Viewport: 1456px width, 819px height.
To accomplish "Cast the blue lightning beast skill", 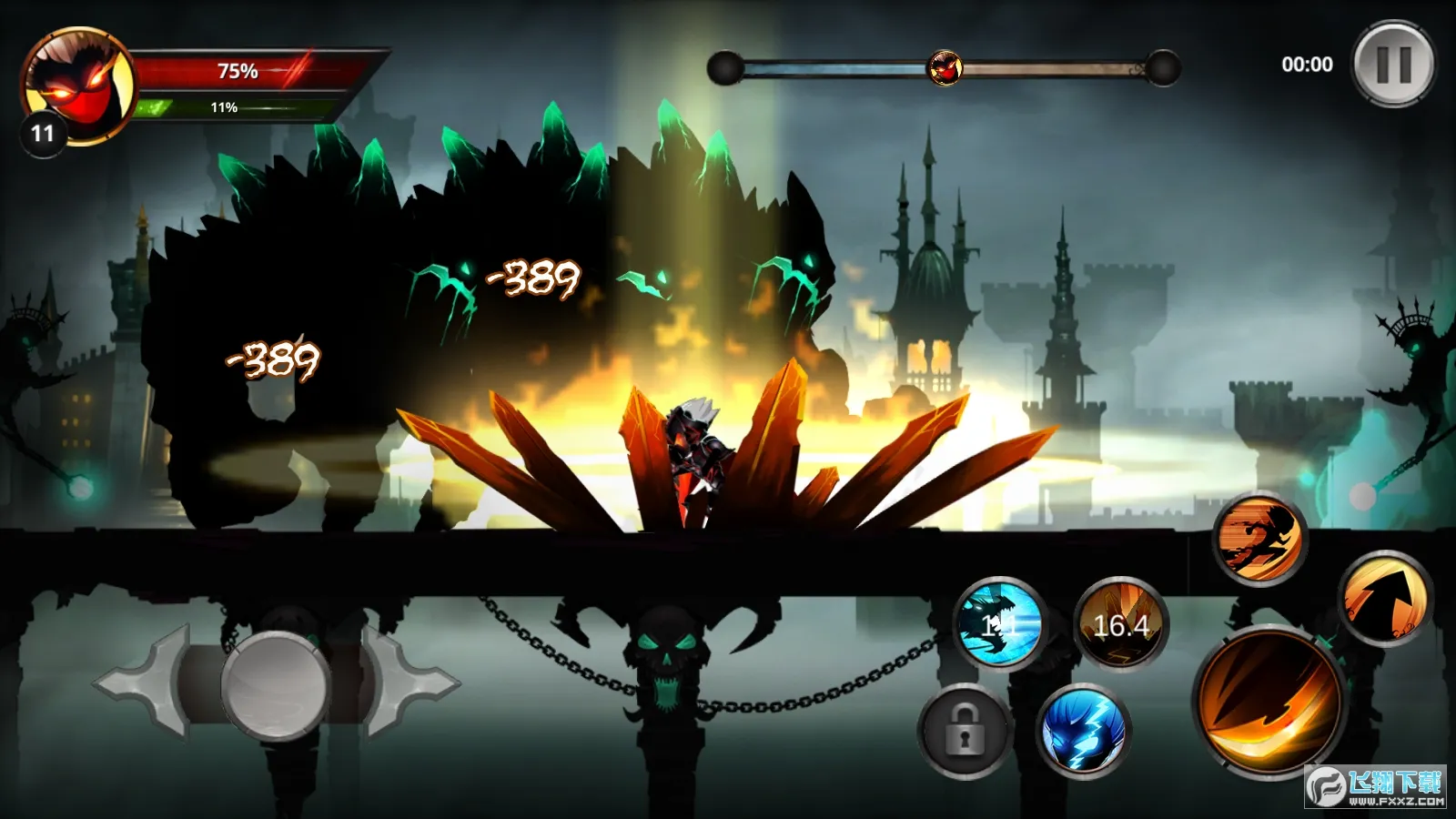I will 1083,730.
